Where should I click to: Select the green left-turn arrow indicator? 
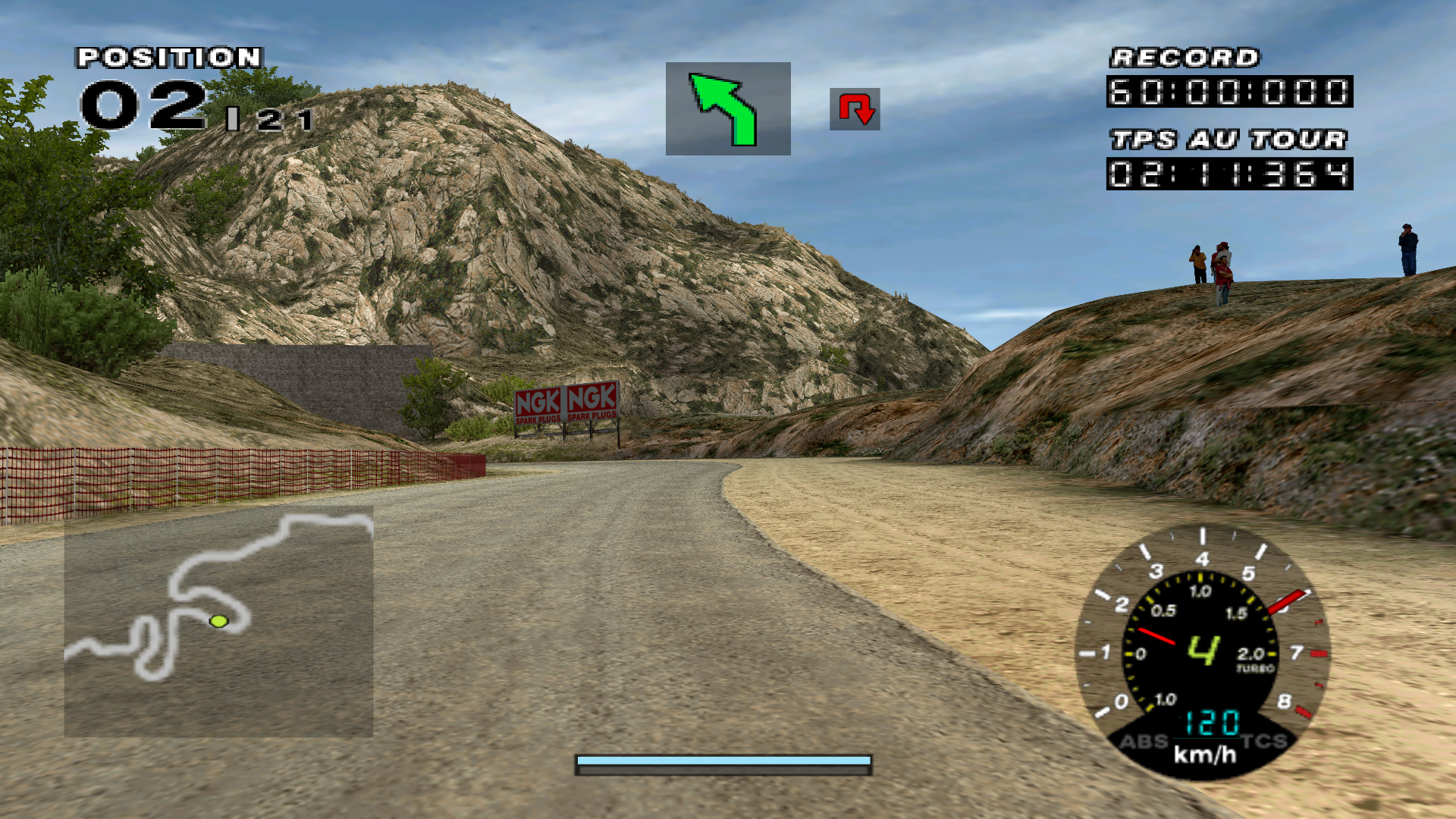coord(727,108)
